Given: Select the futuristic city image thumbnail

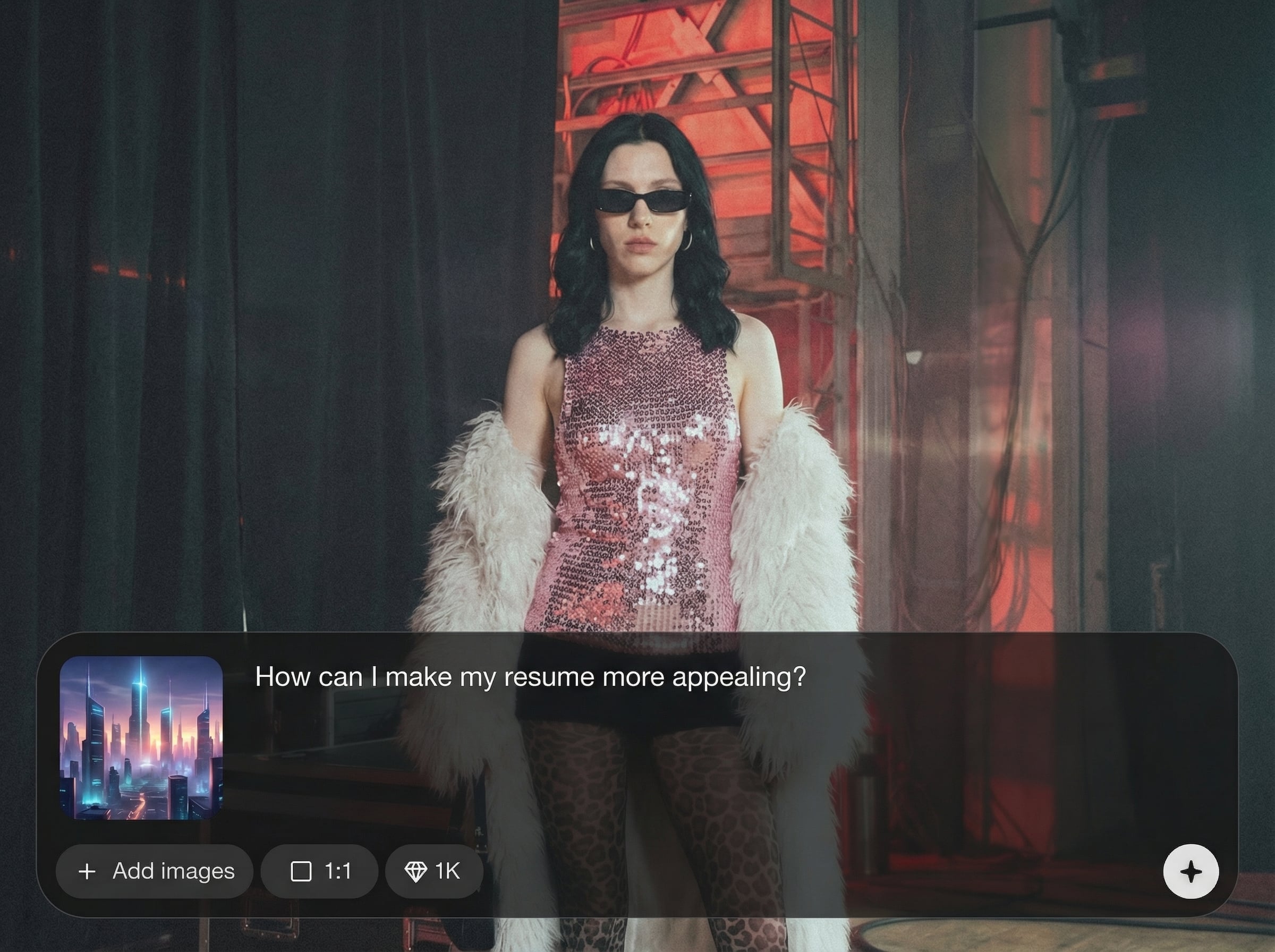Looking at the screenshot, I should [141, 737].
